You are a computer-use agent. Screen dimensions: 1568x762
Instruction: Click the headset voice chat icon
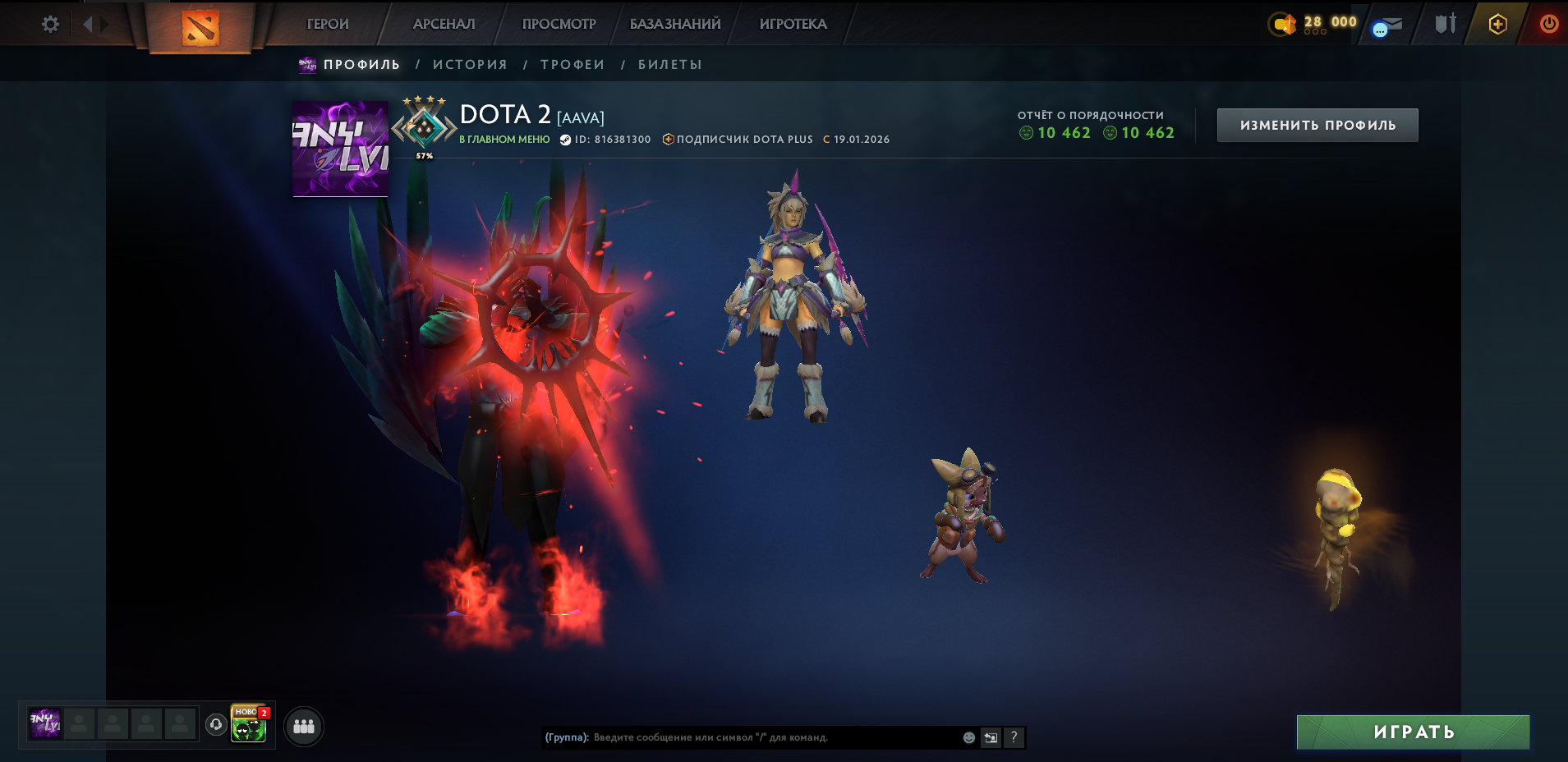coord(215,726)
